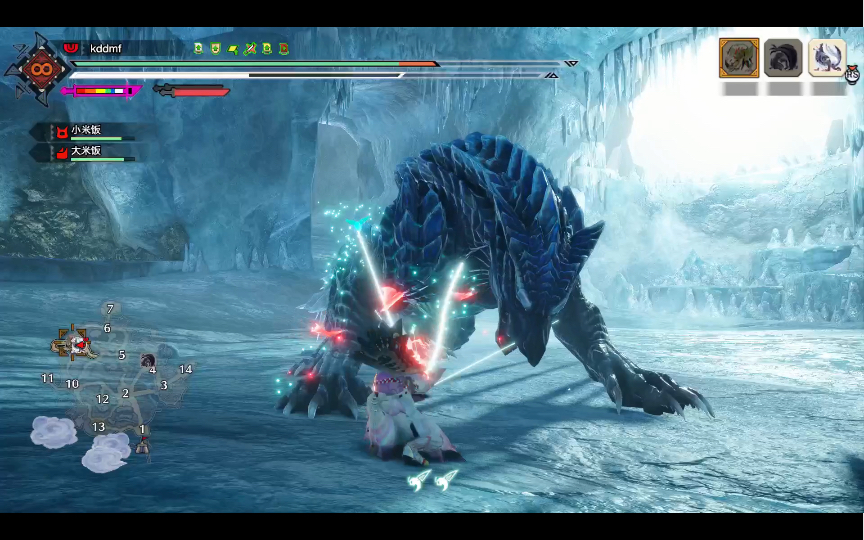
Task: Click the dark monster marker near area 4
Action: (x=147, y=360)
